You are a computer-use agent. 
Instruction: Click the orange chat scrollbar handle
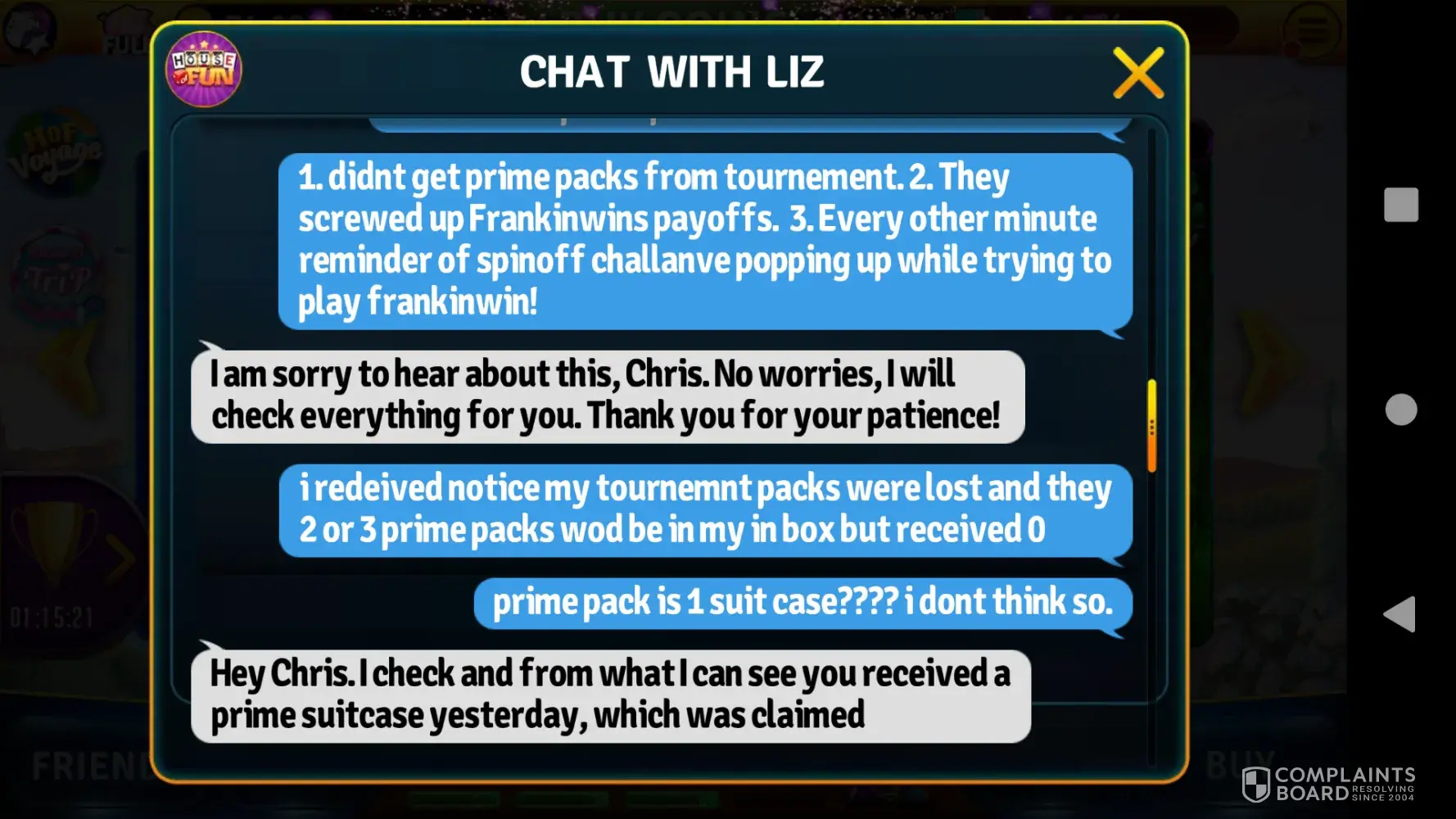point(1151,426)
